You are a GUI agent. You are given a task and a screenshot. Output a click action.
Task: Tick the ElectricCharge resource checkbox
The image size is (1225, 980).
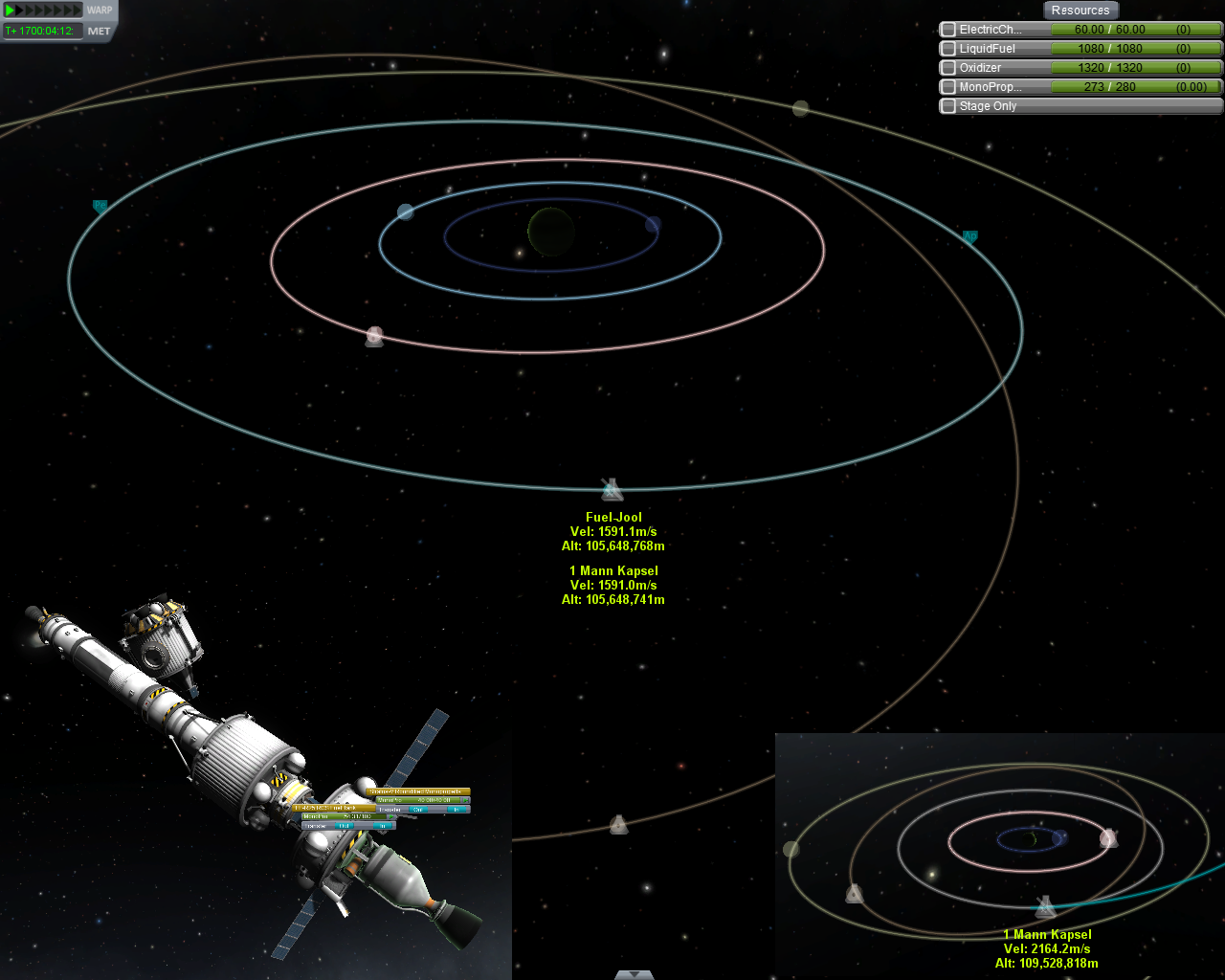(x=948, y=30)
